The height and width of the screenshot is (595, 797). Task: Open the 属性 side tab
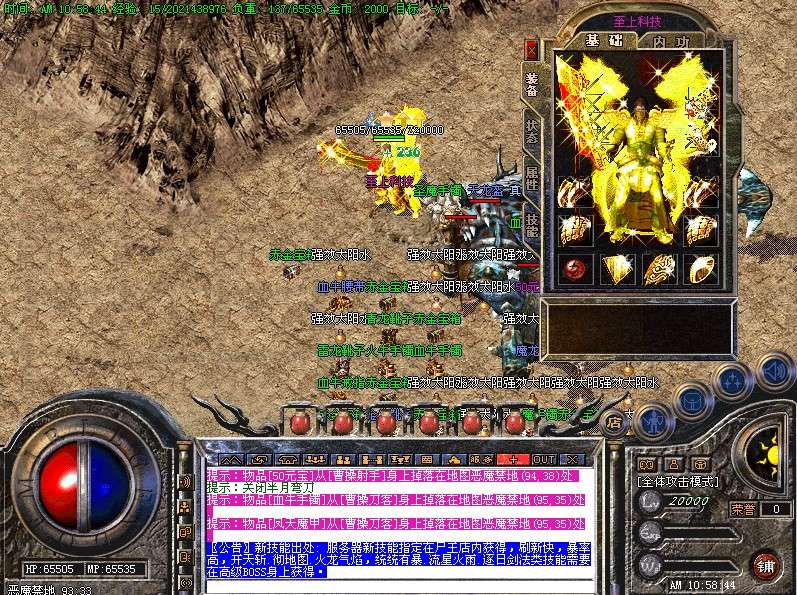pos(532,180)
